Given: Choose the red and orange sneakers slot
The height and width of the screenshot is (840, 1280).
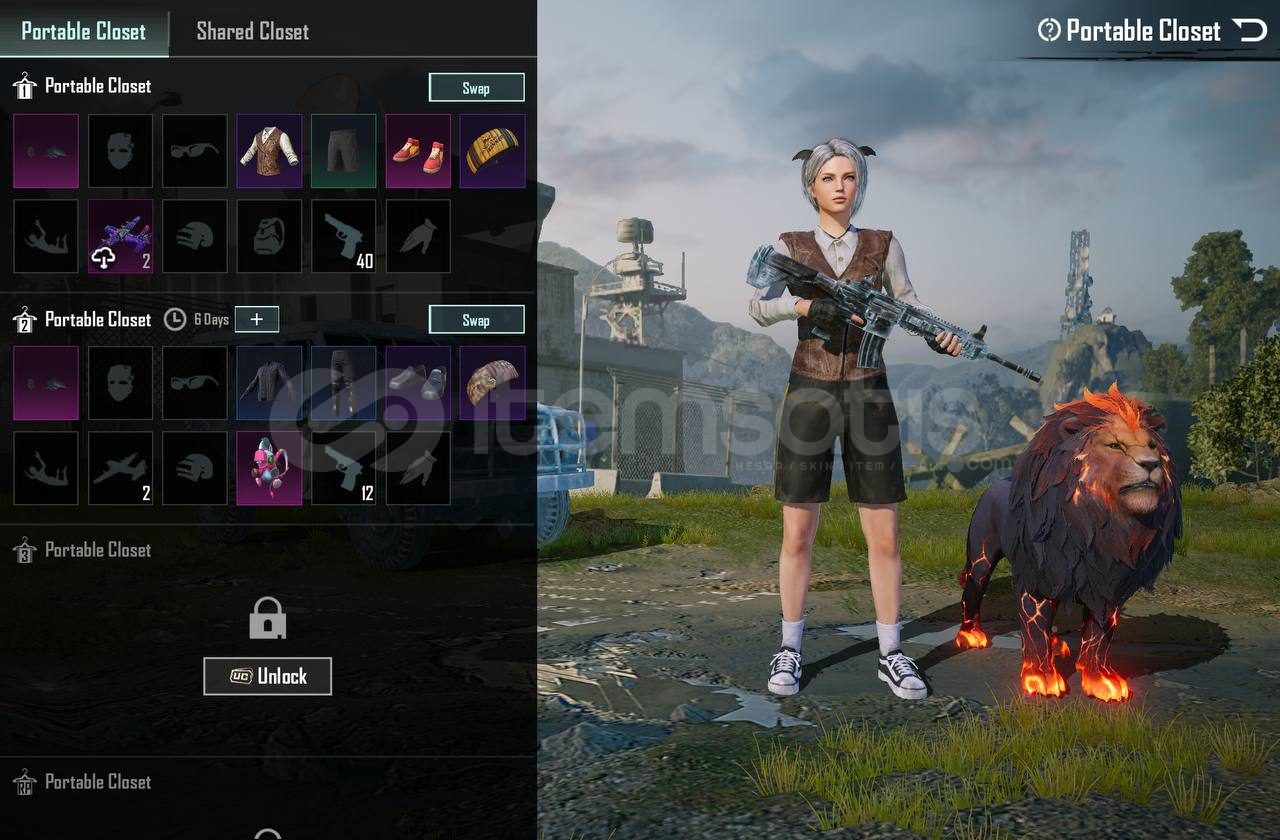Looking at the screenshot, I should point(418,151).
